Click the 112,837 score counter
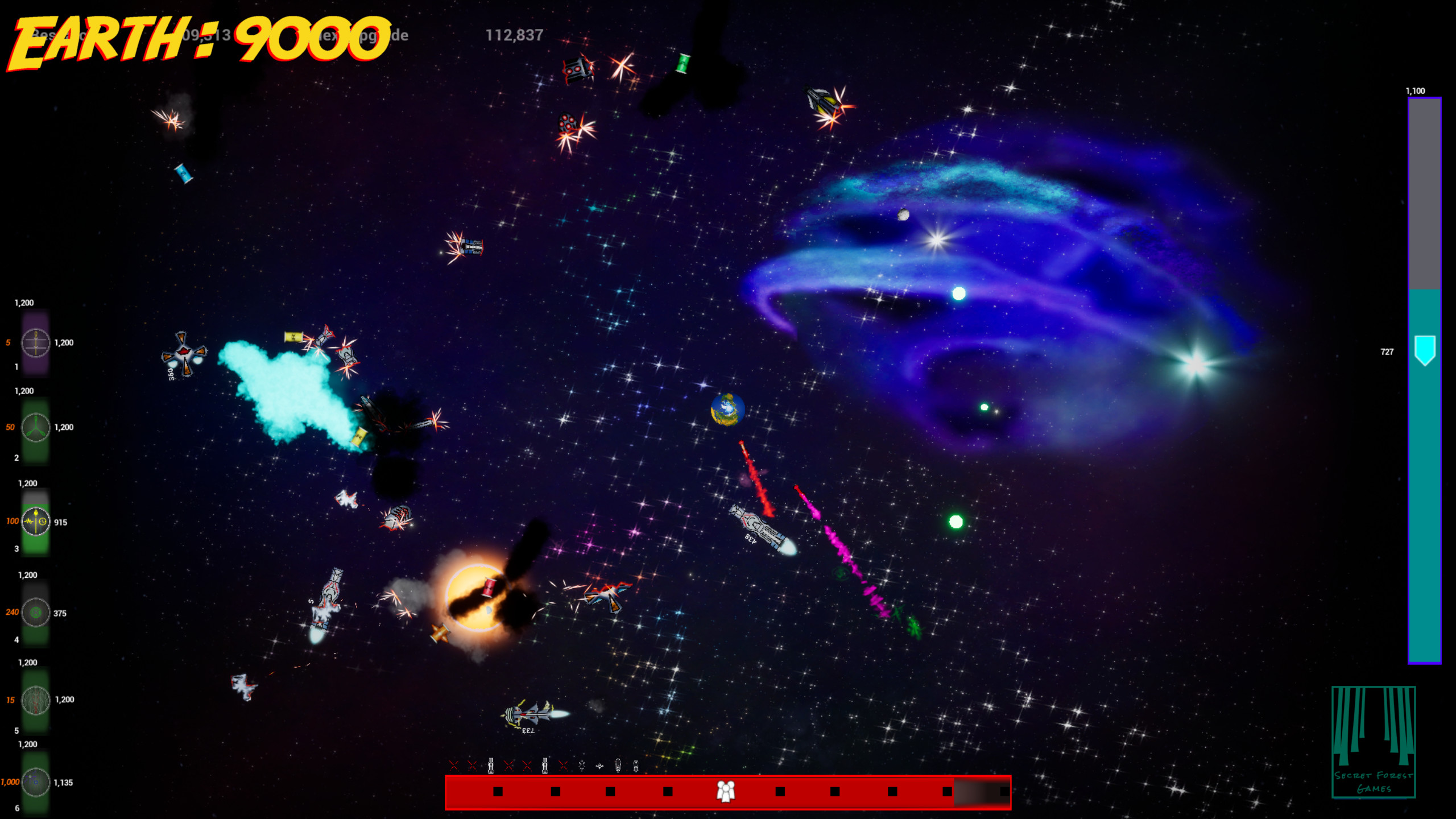Screen dimensions: 1456x819 (515, 35)
